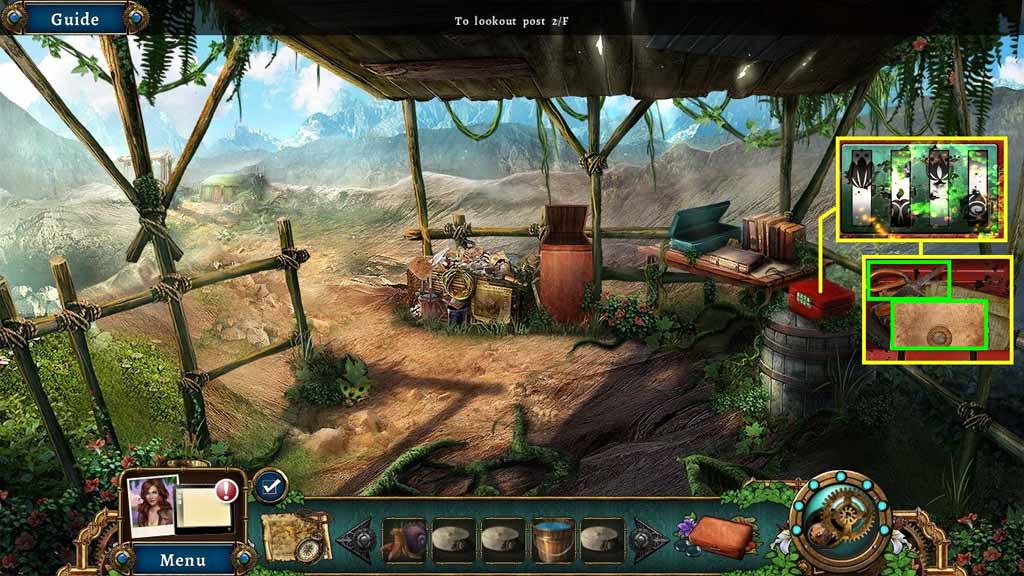Select the water bucket inventory item
Screen dimensions: 1024x576
click(x=552, y=540)
